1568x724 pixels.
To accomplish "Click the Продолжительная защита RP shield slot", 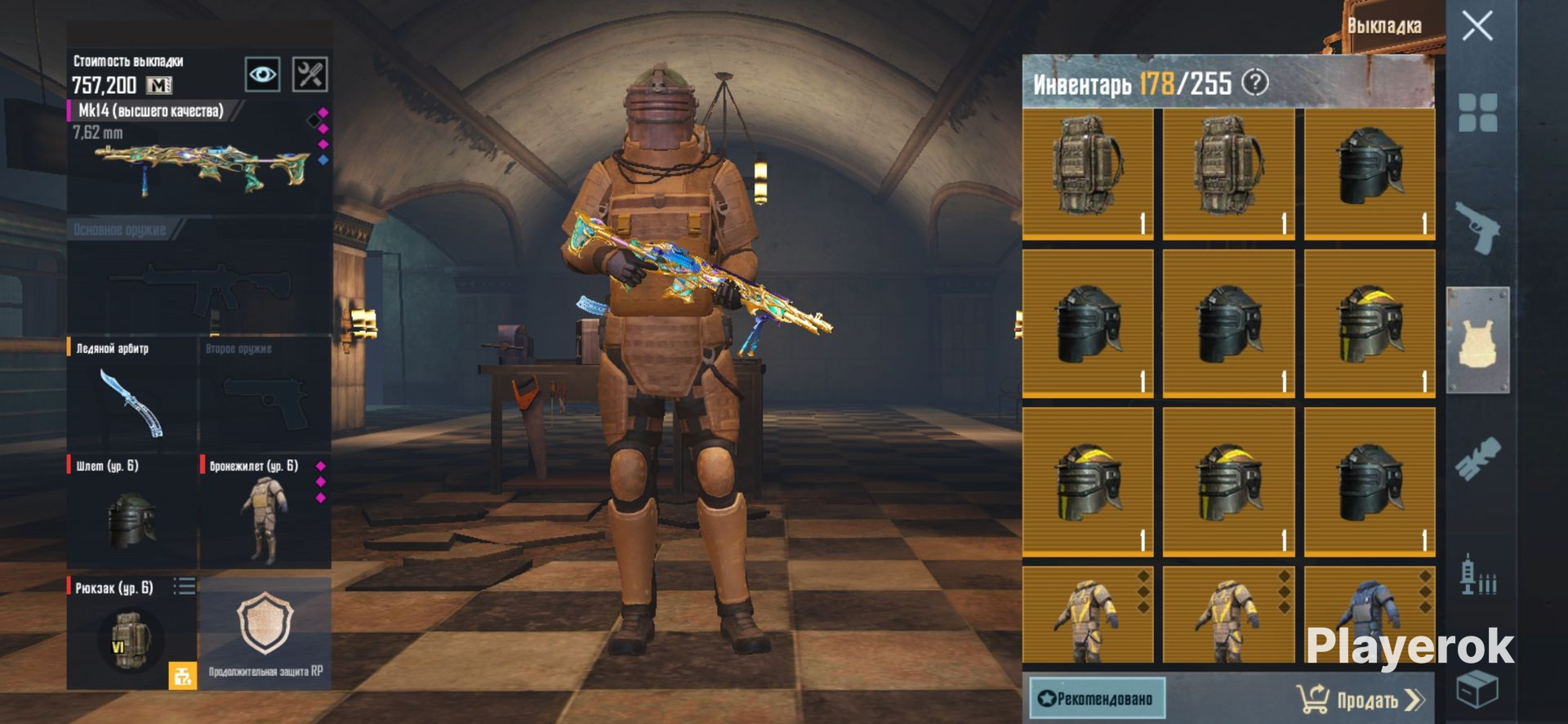I will (x=265, y=632).
